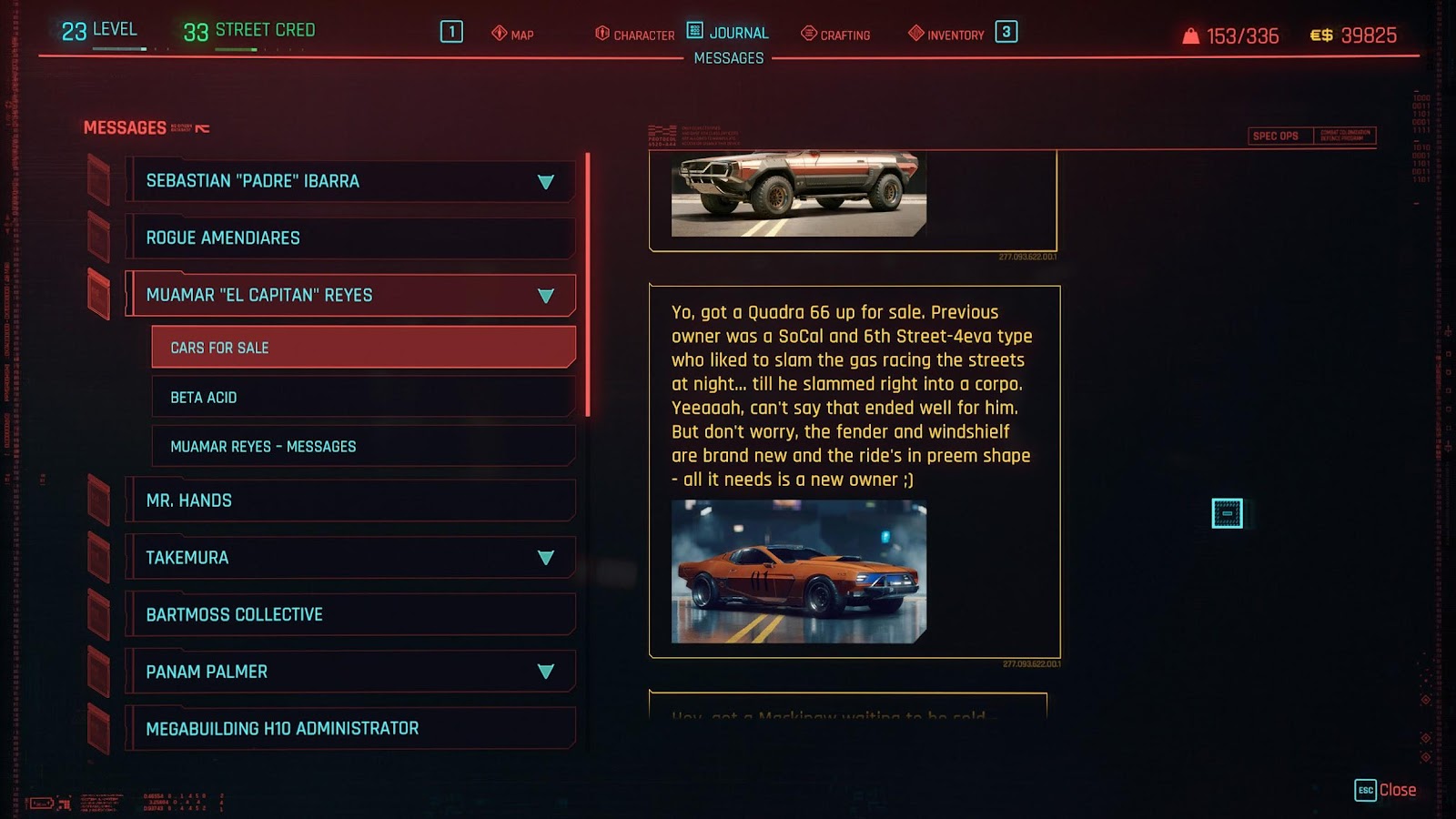Image resolution: width=1456 pixels, height=819 pixels.
Task: Click the red back arrow beside MESSAGES header
Action: pyautogui.click(x=200, y=127)
